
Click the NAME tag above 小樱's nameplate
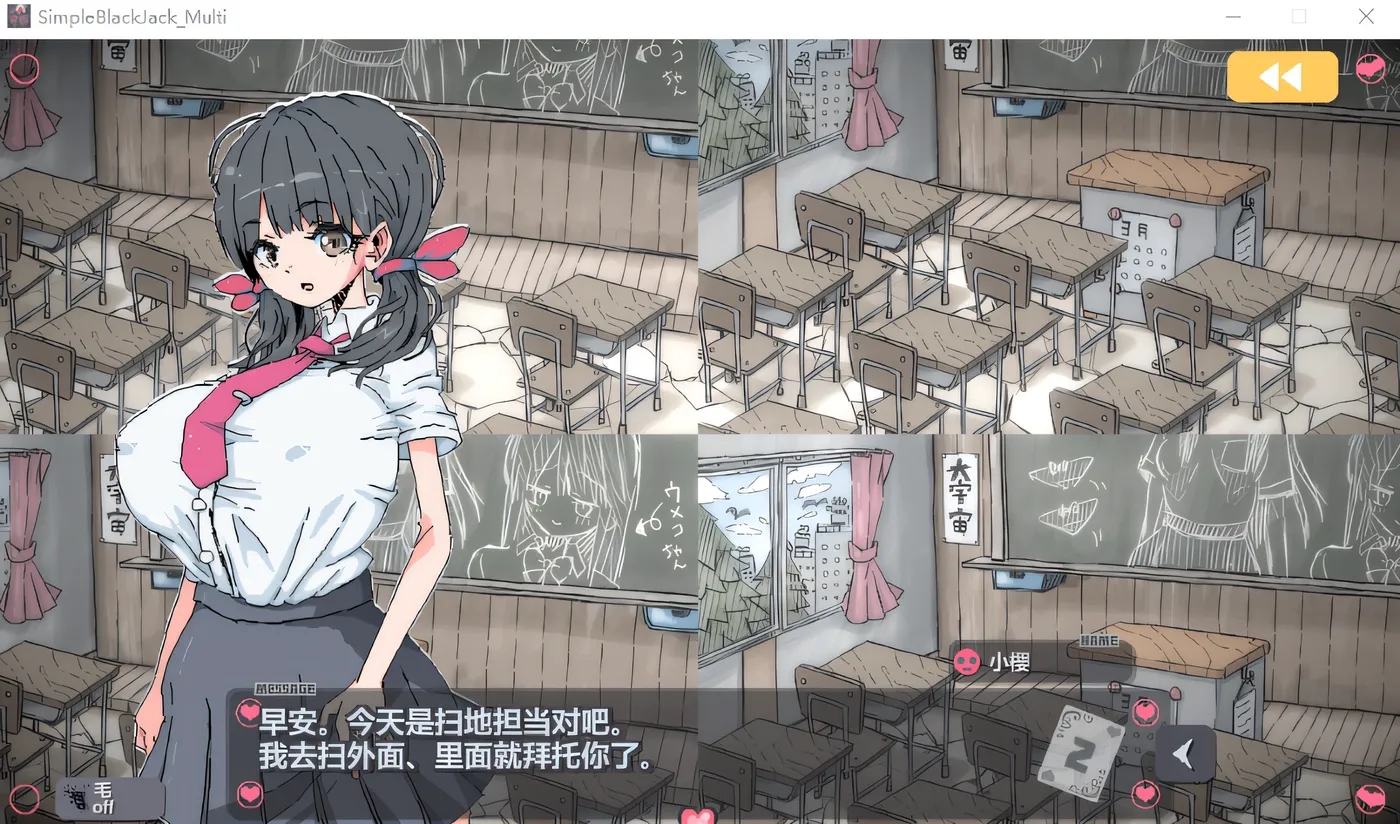click(1100, 639)
